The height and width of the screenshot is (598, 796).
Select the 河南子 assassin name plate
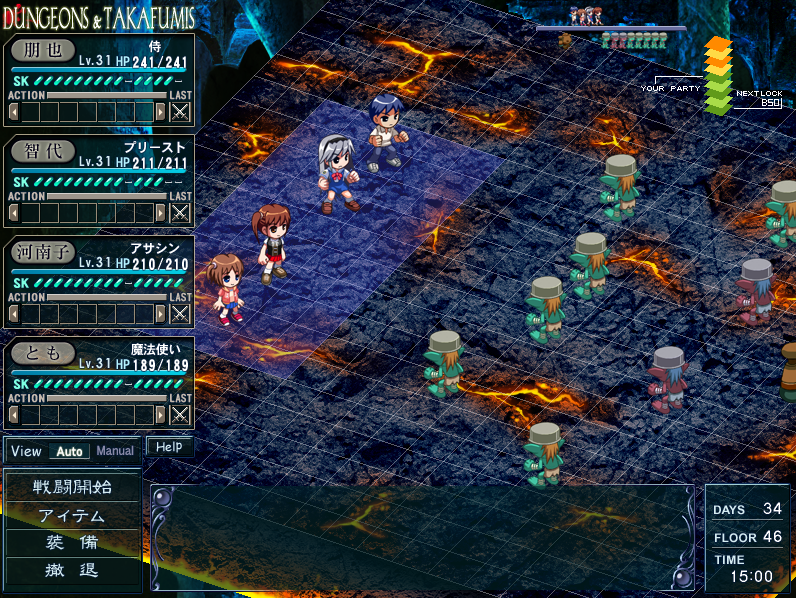(43, 253)
